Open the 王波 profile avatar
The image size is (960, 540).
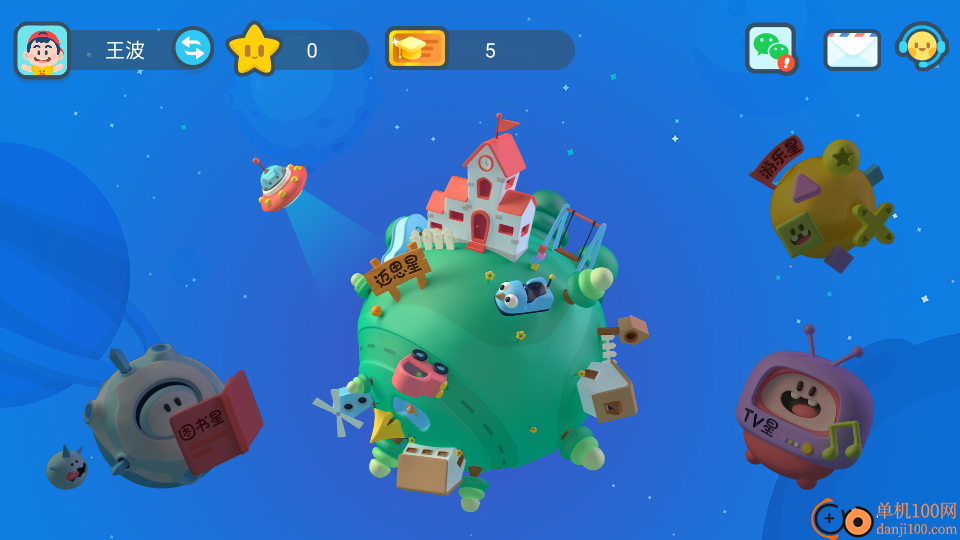pyautogui.click(x=42, y=50)
